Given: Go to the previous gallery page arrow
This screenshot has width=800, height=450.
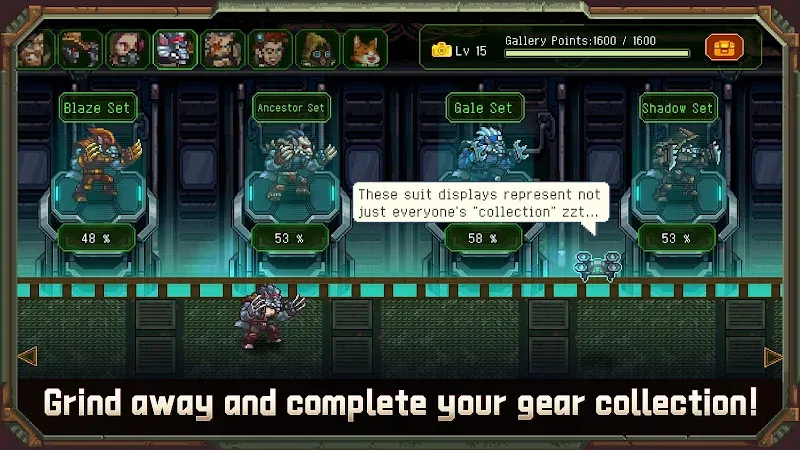Looking at the screenshot, I should (x=27, y=355).
